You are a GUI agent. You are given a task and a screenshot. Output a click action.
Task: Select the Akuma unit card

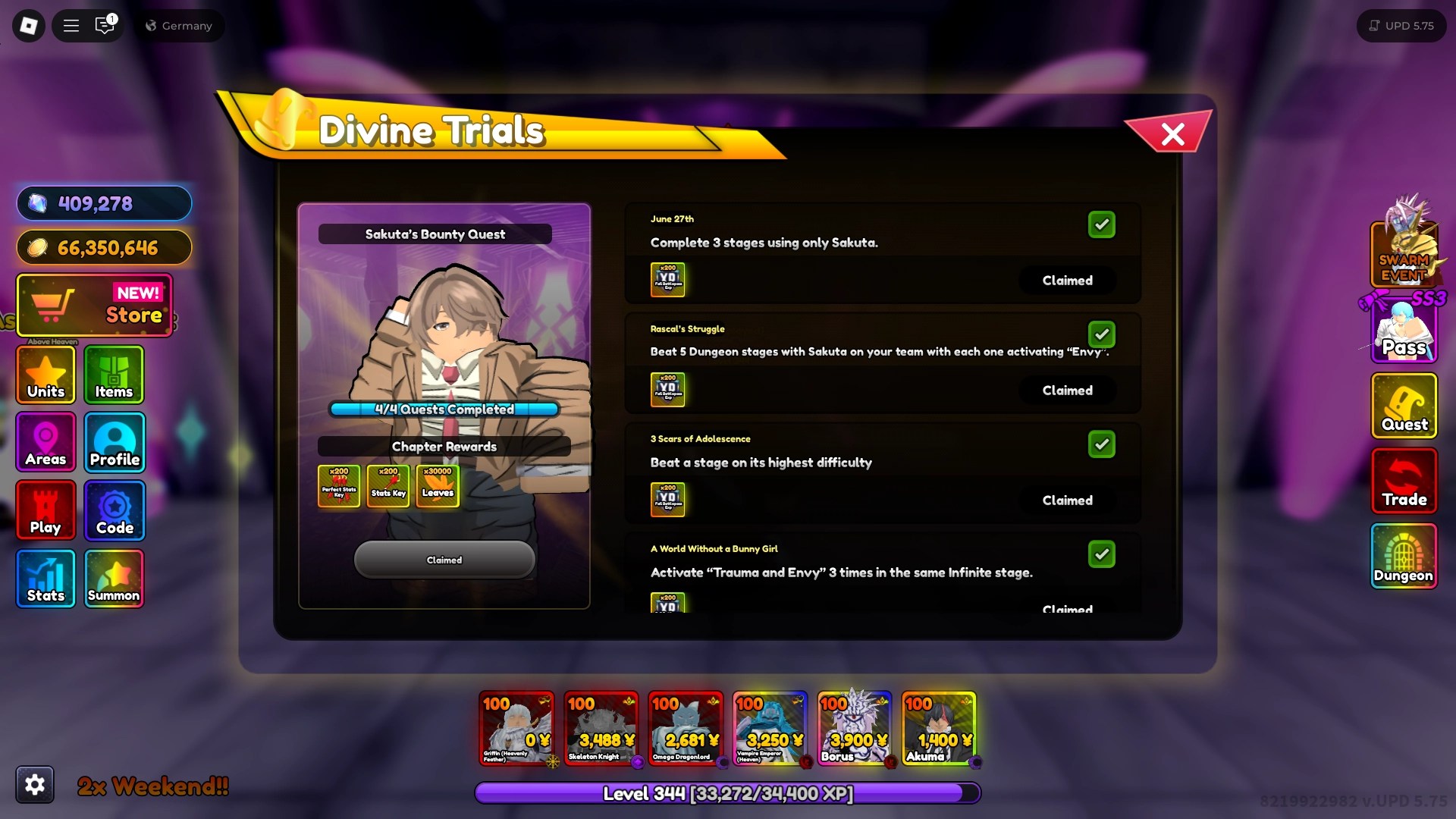coord(939,728)
